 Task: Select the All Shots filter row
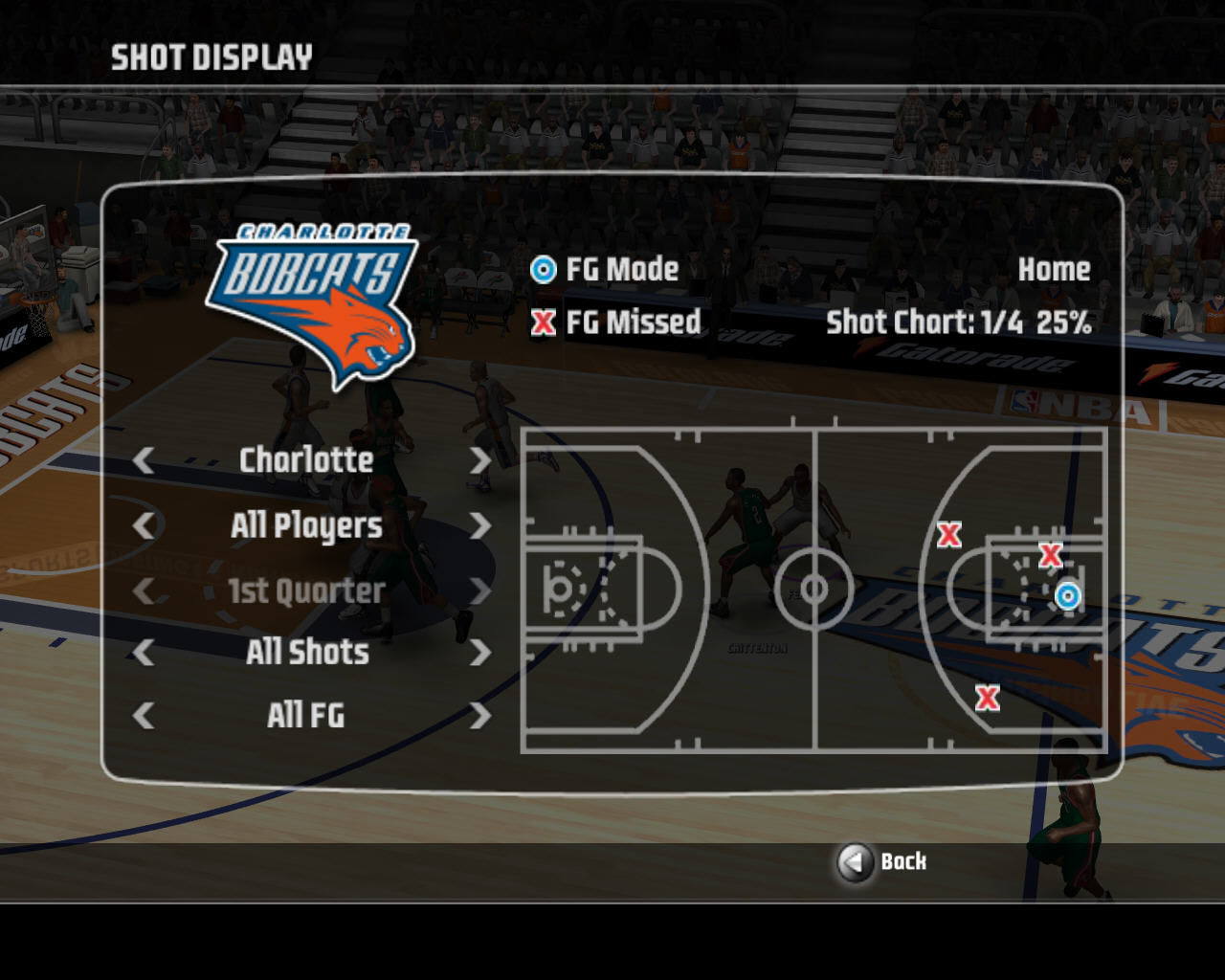(306, 653)
